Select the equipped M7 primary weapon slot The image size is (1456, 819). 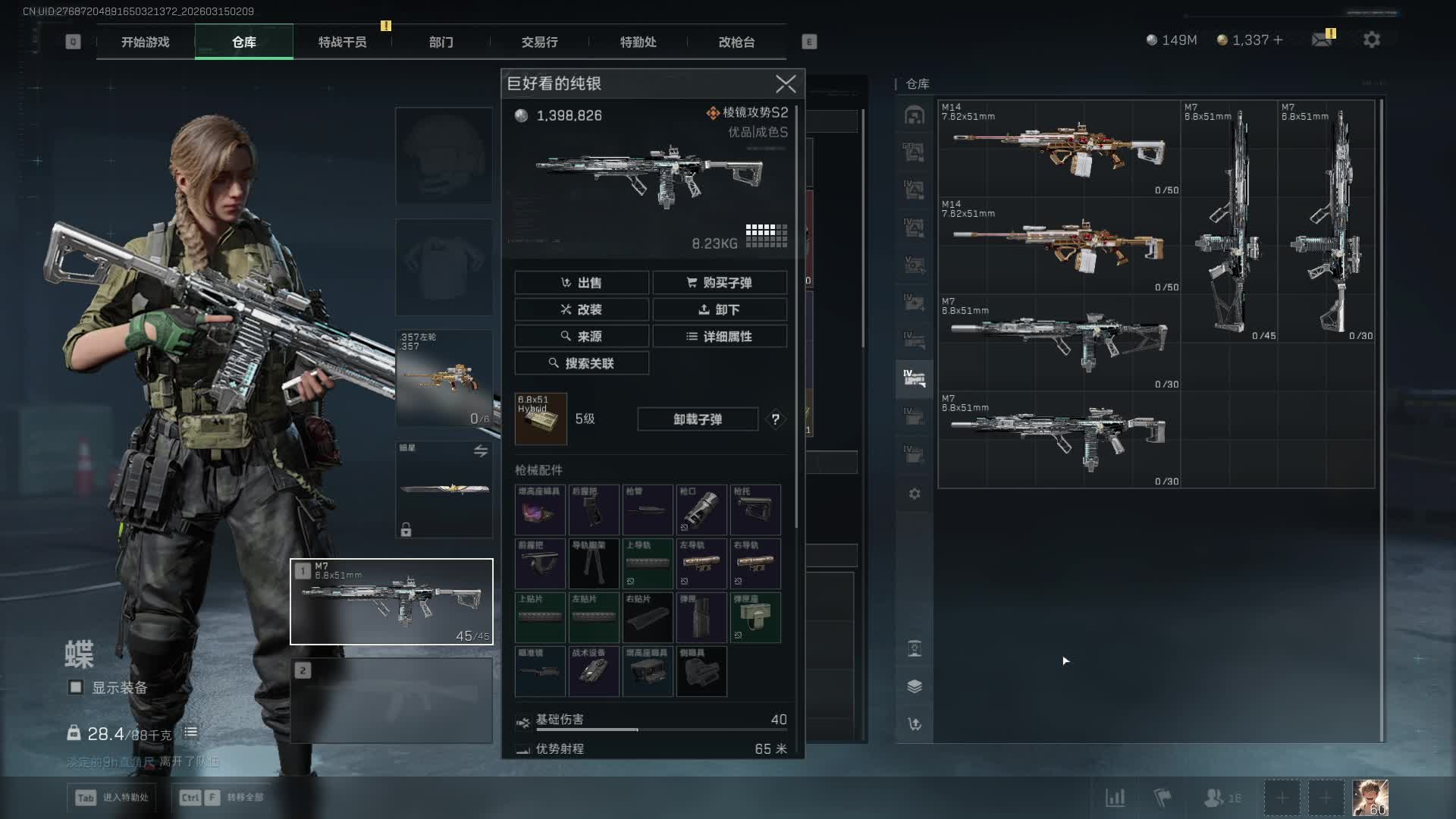(391, 601)
